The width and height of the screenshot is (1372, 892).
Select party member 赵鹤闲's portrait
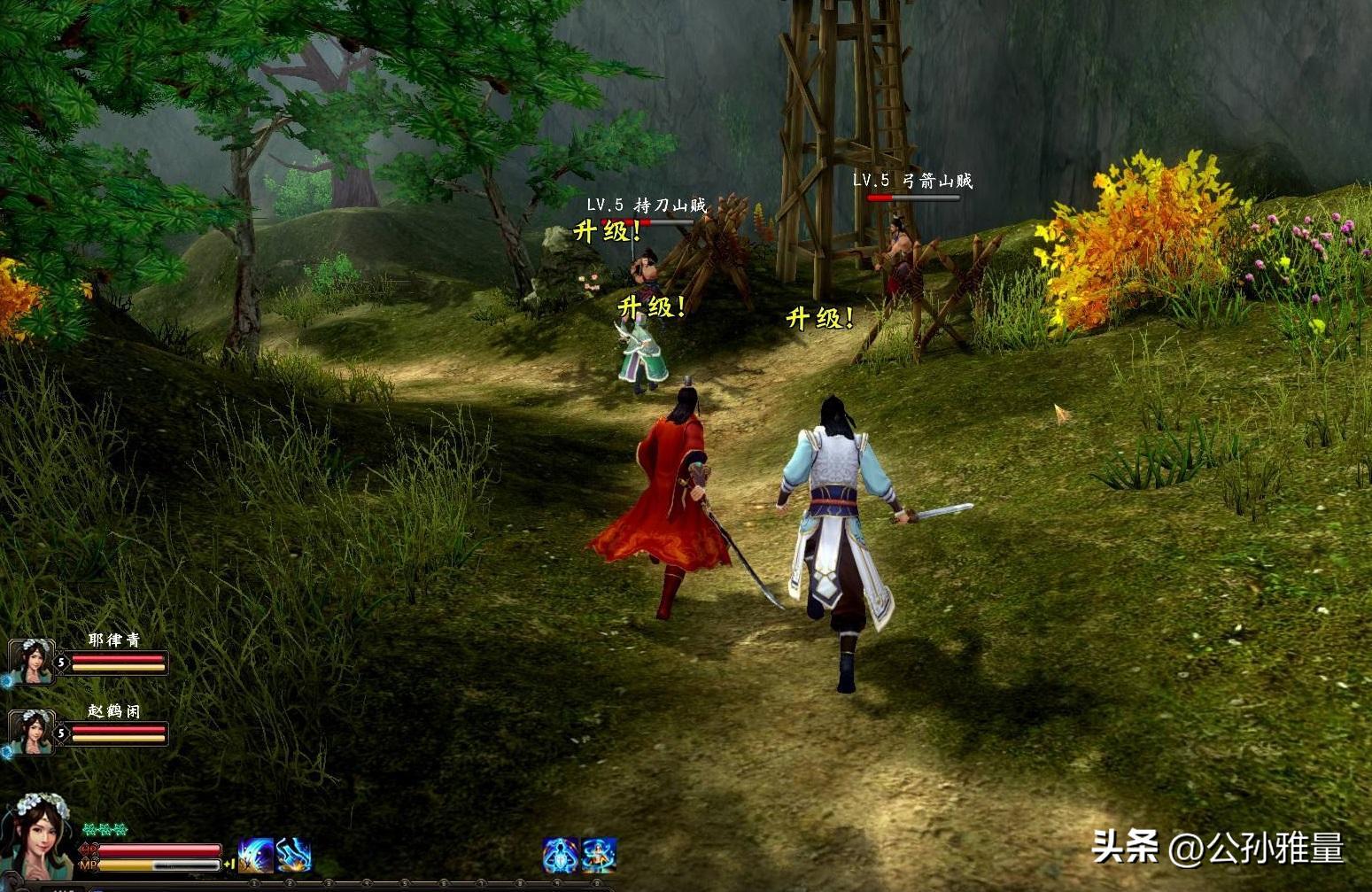tap(31, 732)
